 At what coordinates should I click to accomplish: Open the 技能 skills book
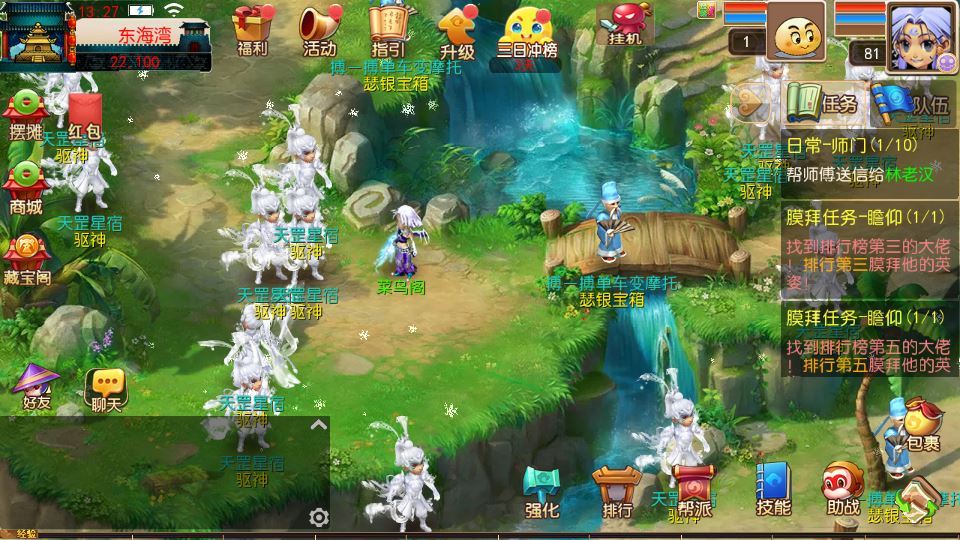(x=772, y=490)
